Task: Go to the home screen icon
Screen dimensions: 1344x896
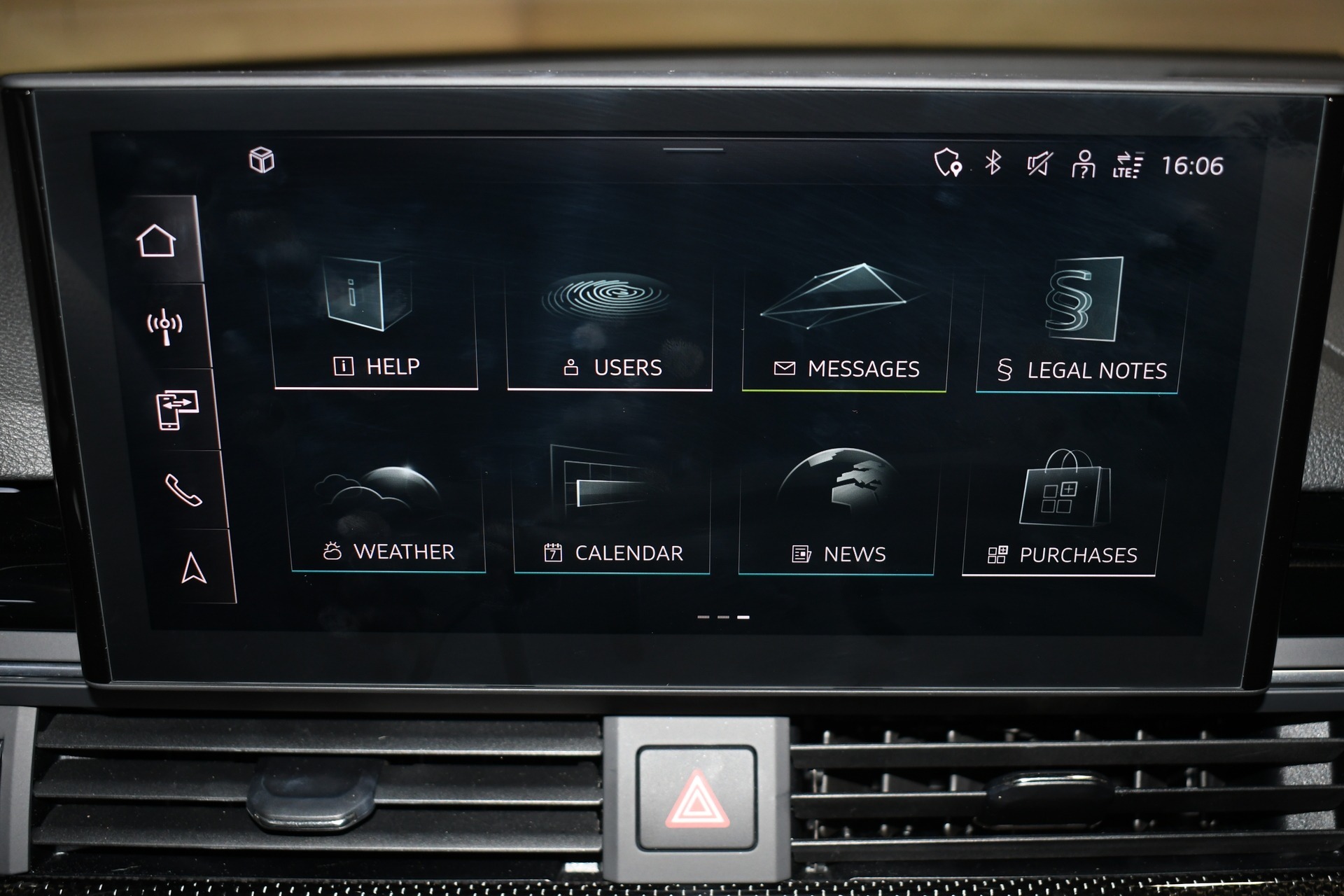Action: [156, 241]
